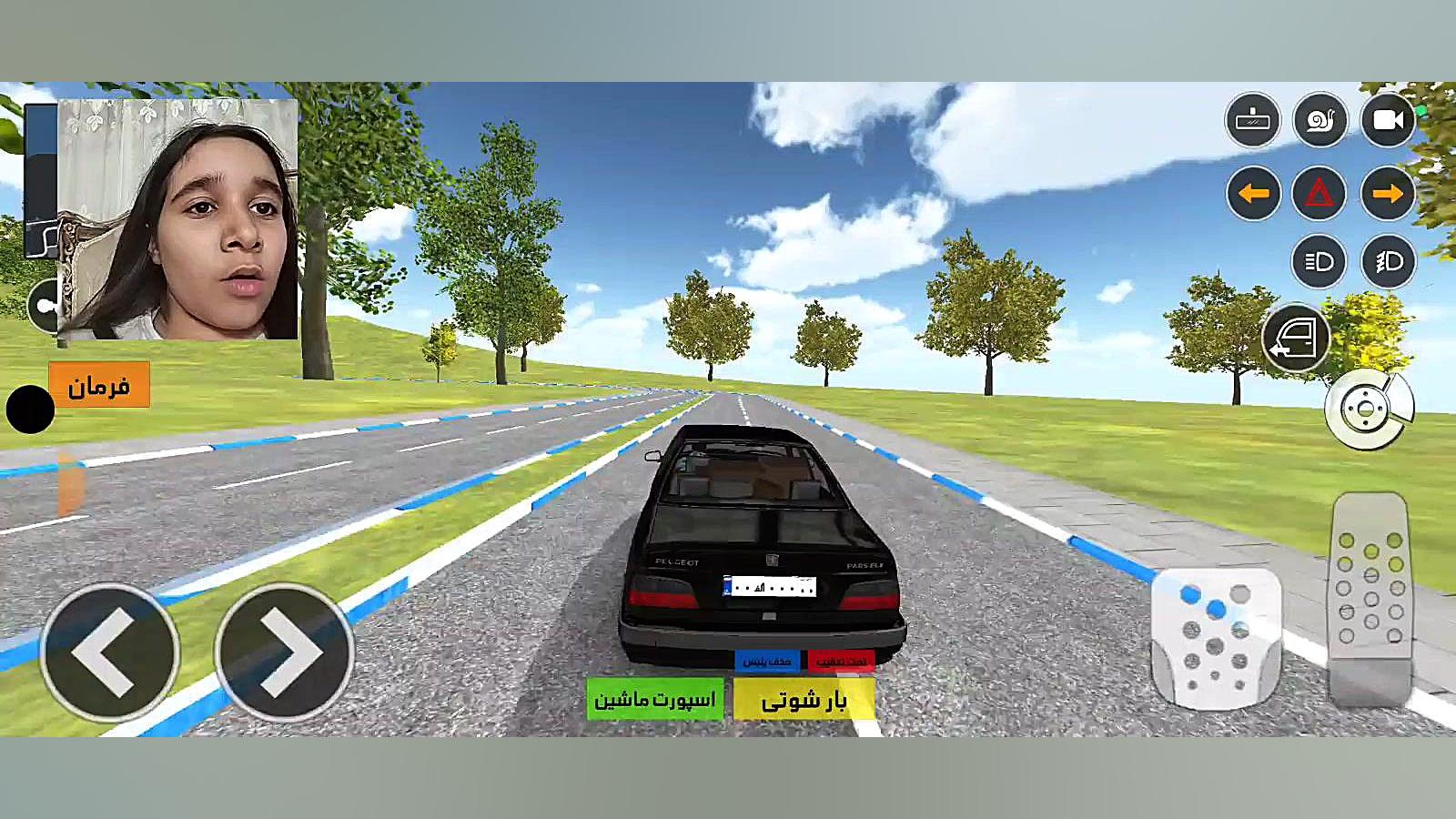The height and width of the screenshot is (819, 1456).
Task: Exit the car with the door icon
Action: 1296,338
